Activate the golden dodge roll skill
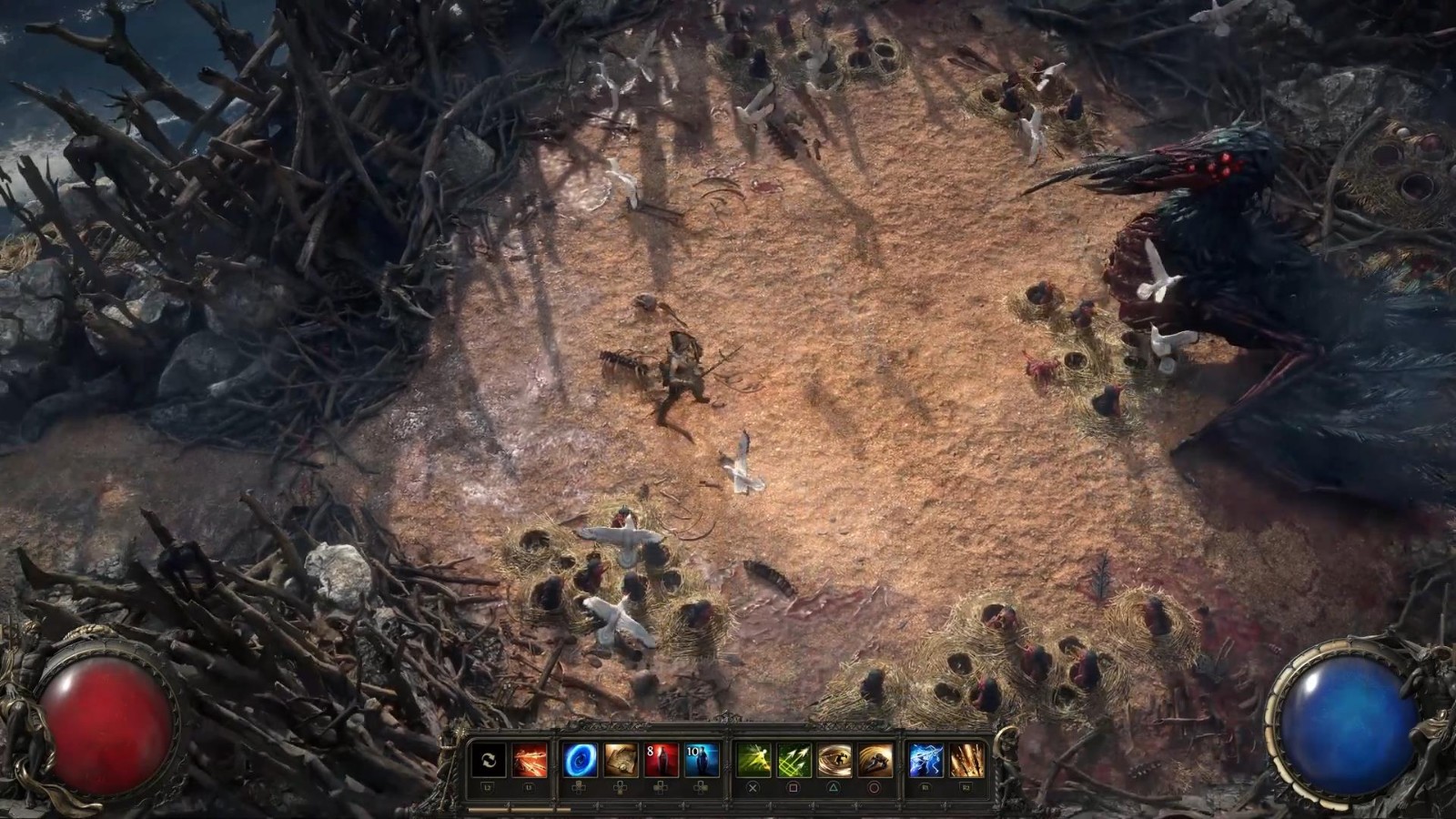 tap(875, 760)
